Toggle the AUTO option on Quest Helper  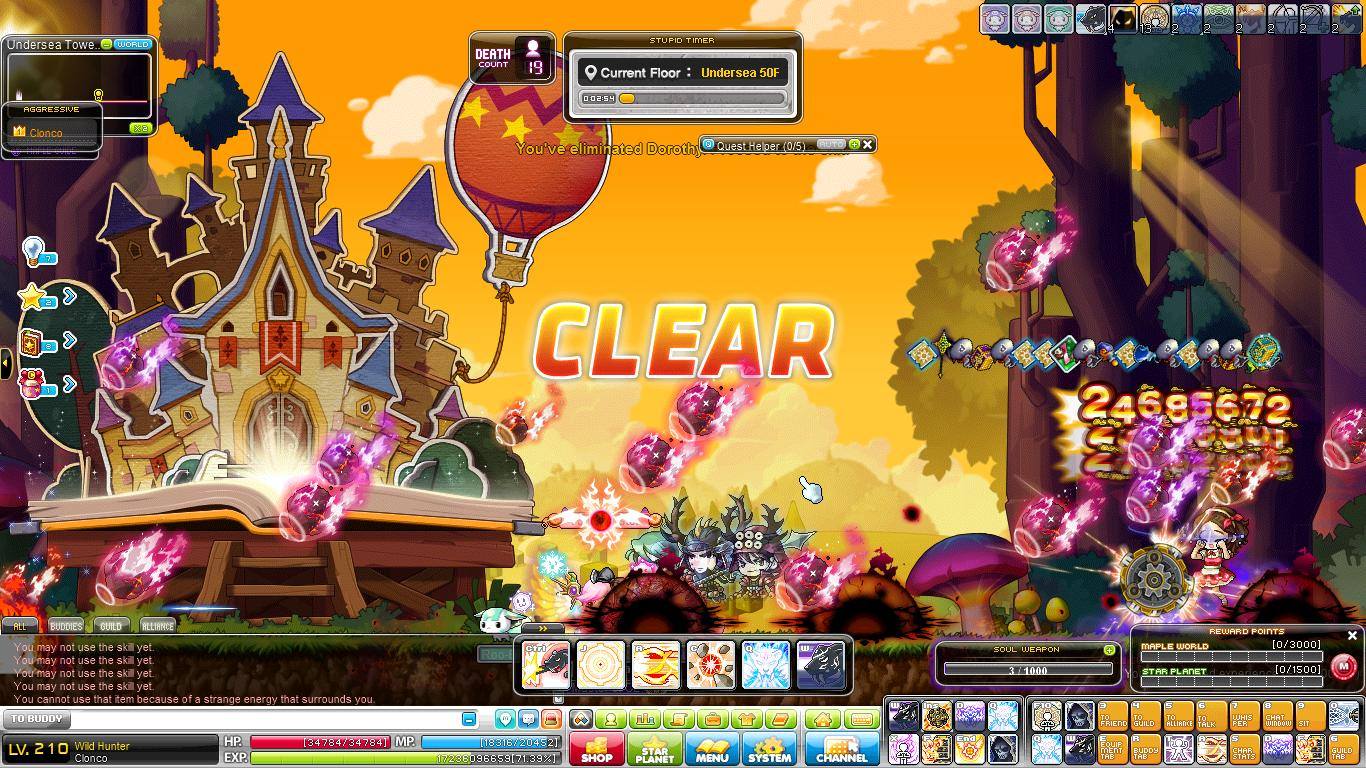pyautogui.click(x=831, y=145)
